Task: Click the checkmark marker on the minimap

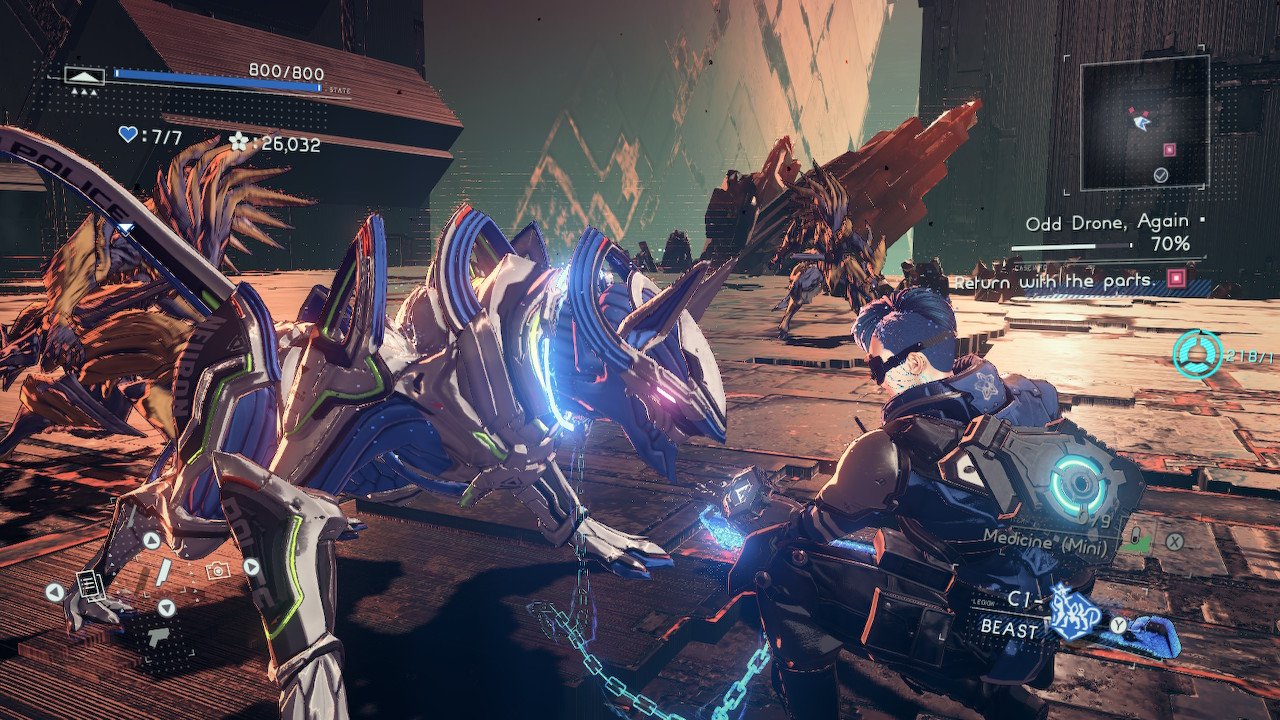Action: click(1160, 175)
